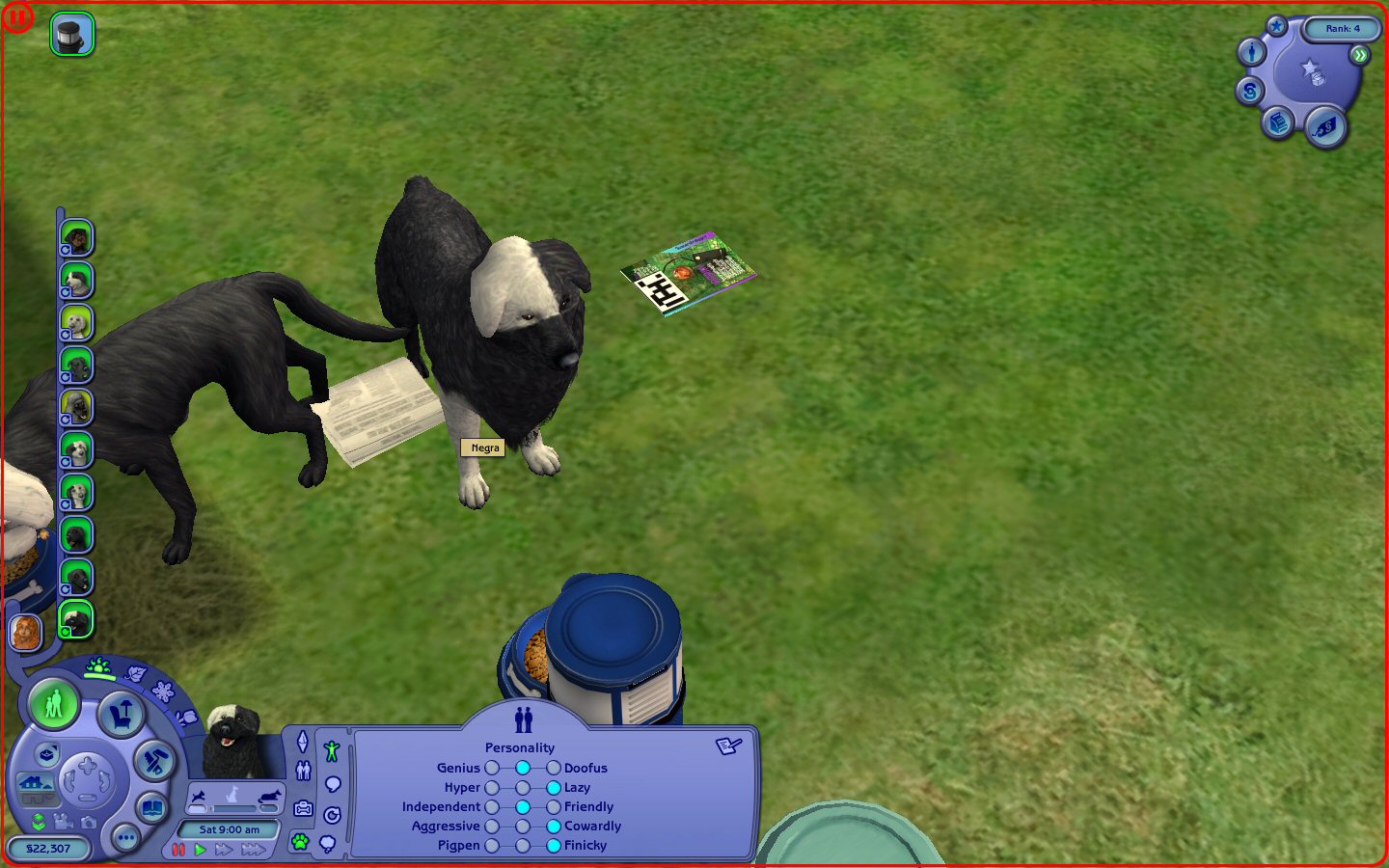Show the pet inventory bone case tab
Viewport: 1389px width, 868px height.
click(304, 808)
